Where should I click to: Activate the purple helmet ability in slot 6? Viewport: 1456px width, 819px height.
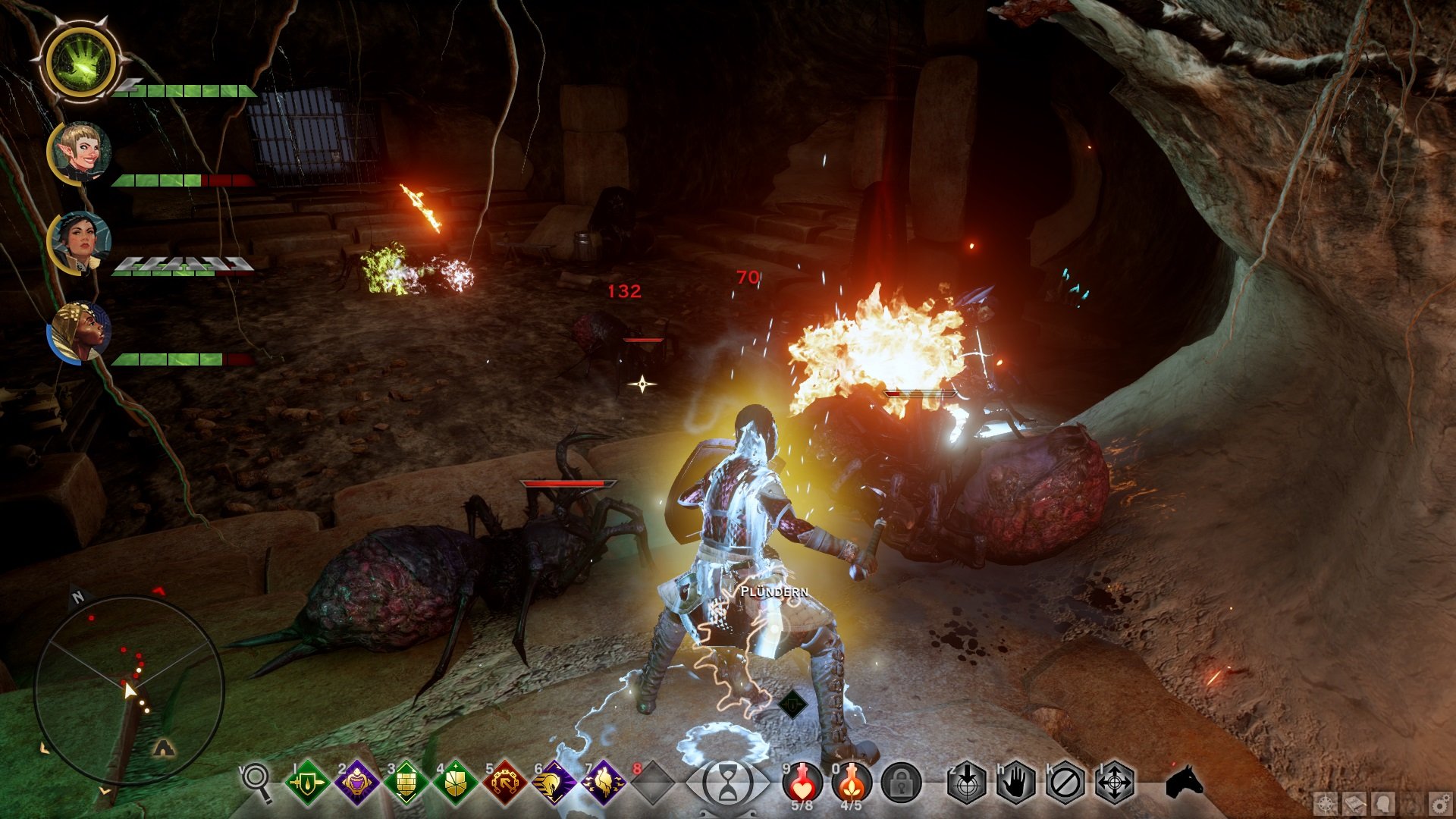click(554, 783)
